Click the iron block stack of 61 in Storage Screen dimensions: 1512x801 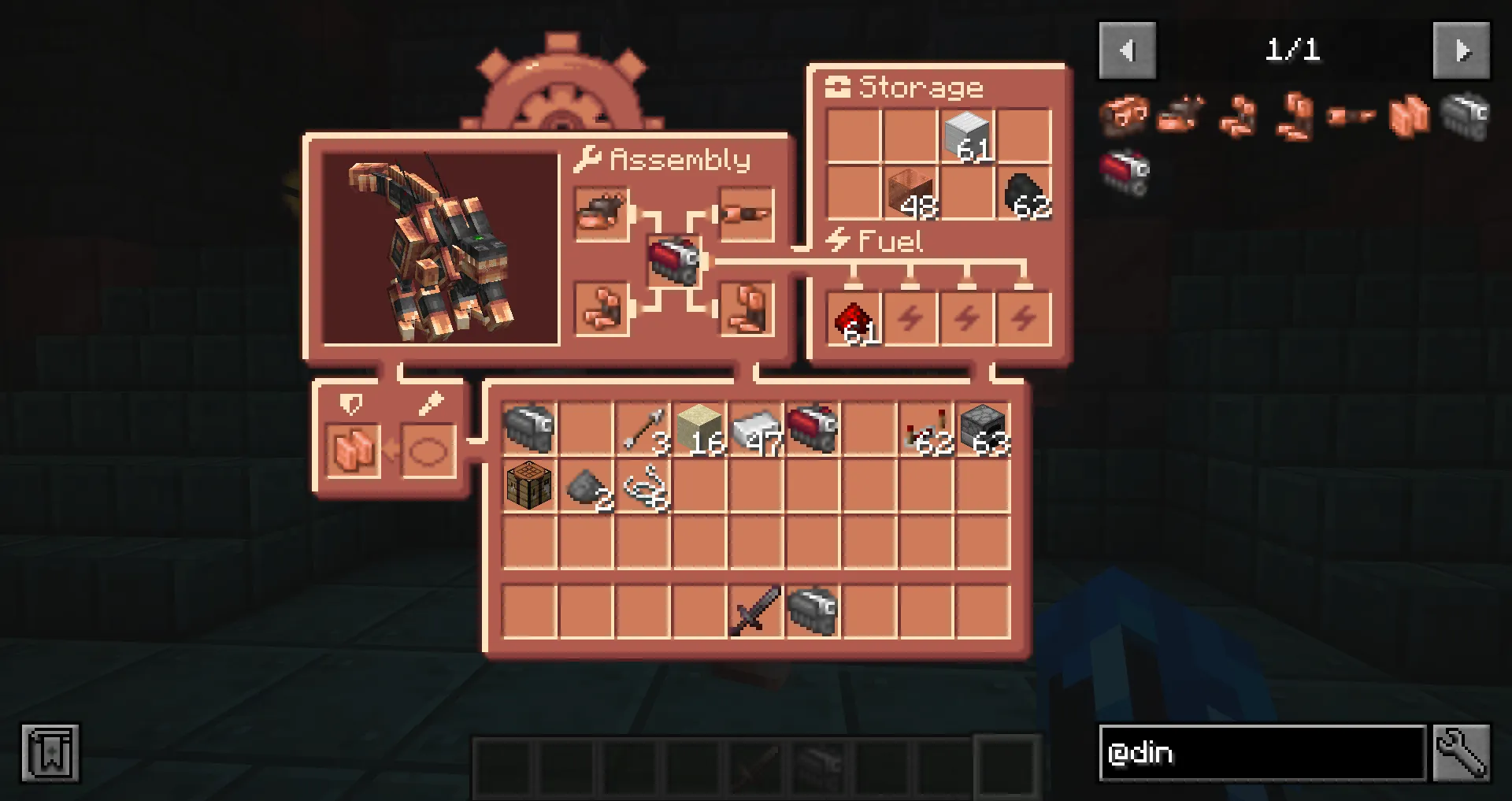(x=966, y=135)
